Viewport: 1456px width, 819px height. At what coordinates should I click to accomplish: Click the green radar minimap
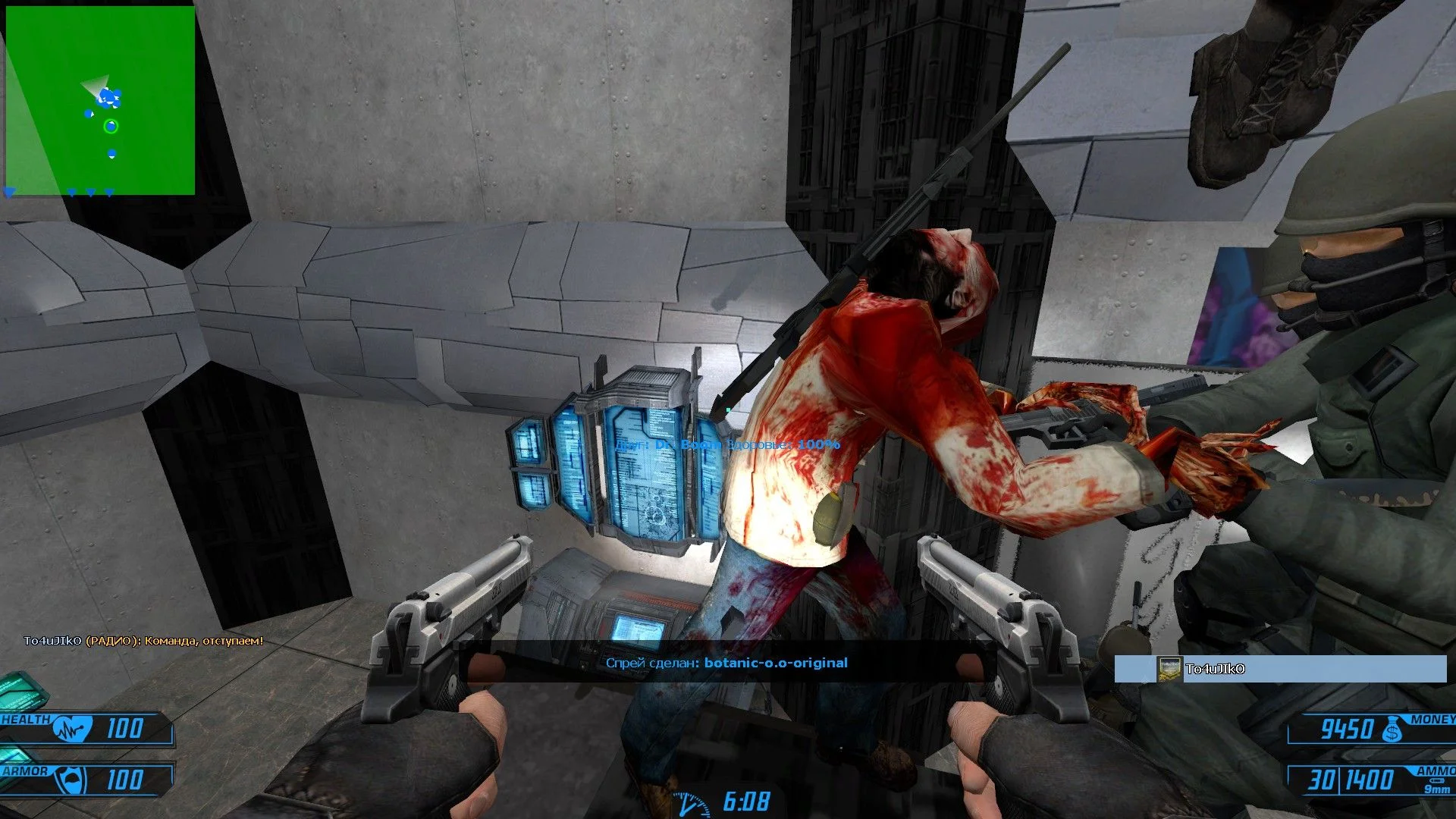click(100, 101)
